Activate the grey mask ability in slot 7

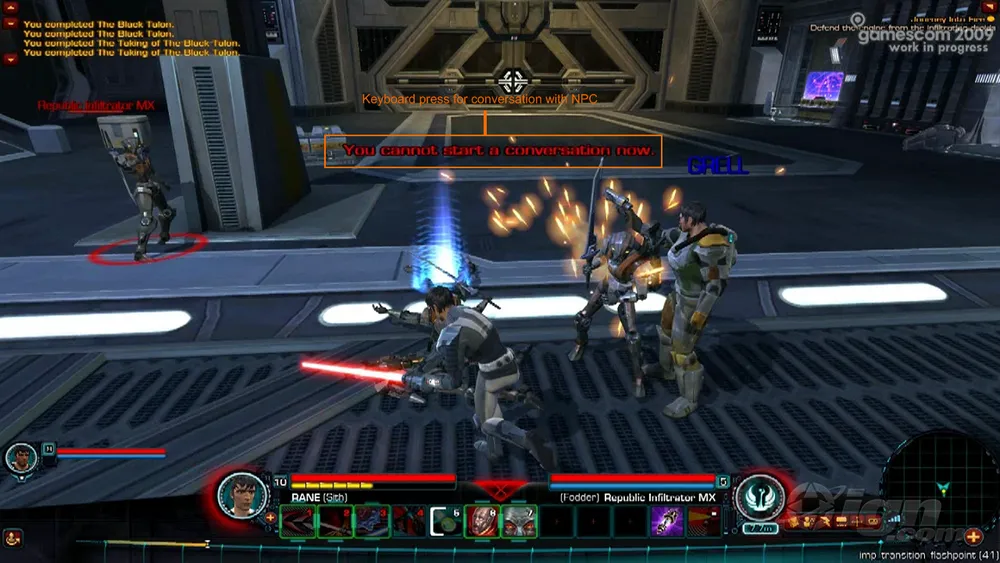[x=520, y=522]
